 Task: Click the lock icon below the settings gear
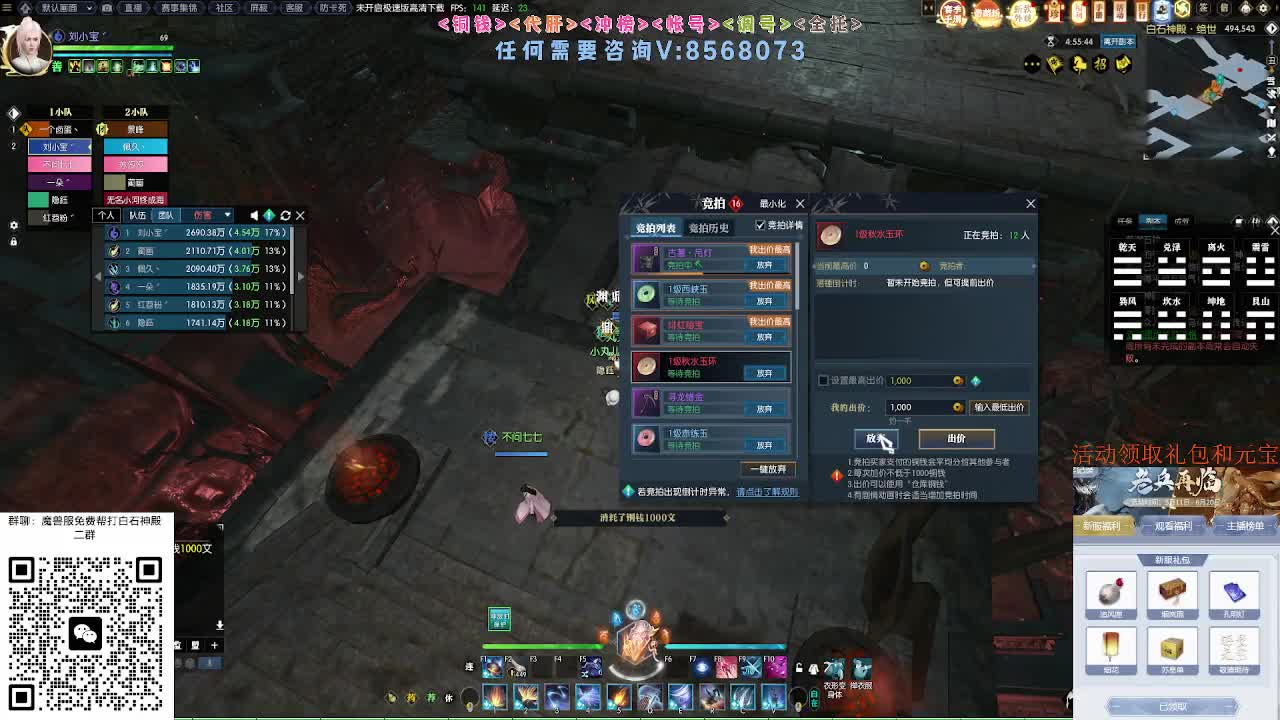tap(14, 243)
